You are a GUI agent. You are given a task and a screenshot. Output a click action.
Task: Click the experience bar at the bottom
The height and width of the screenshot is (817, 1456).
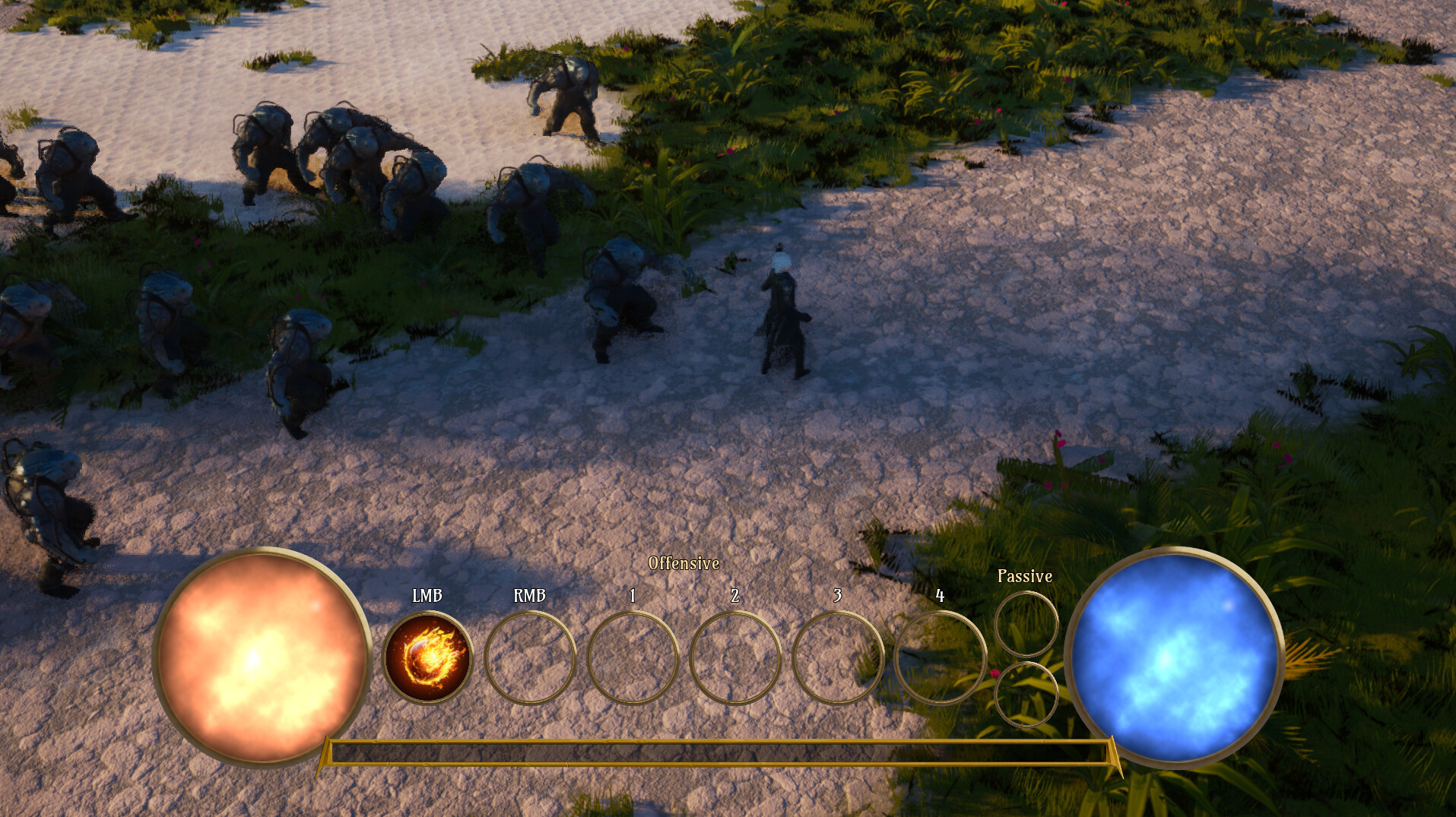tap(722, 752)
